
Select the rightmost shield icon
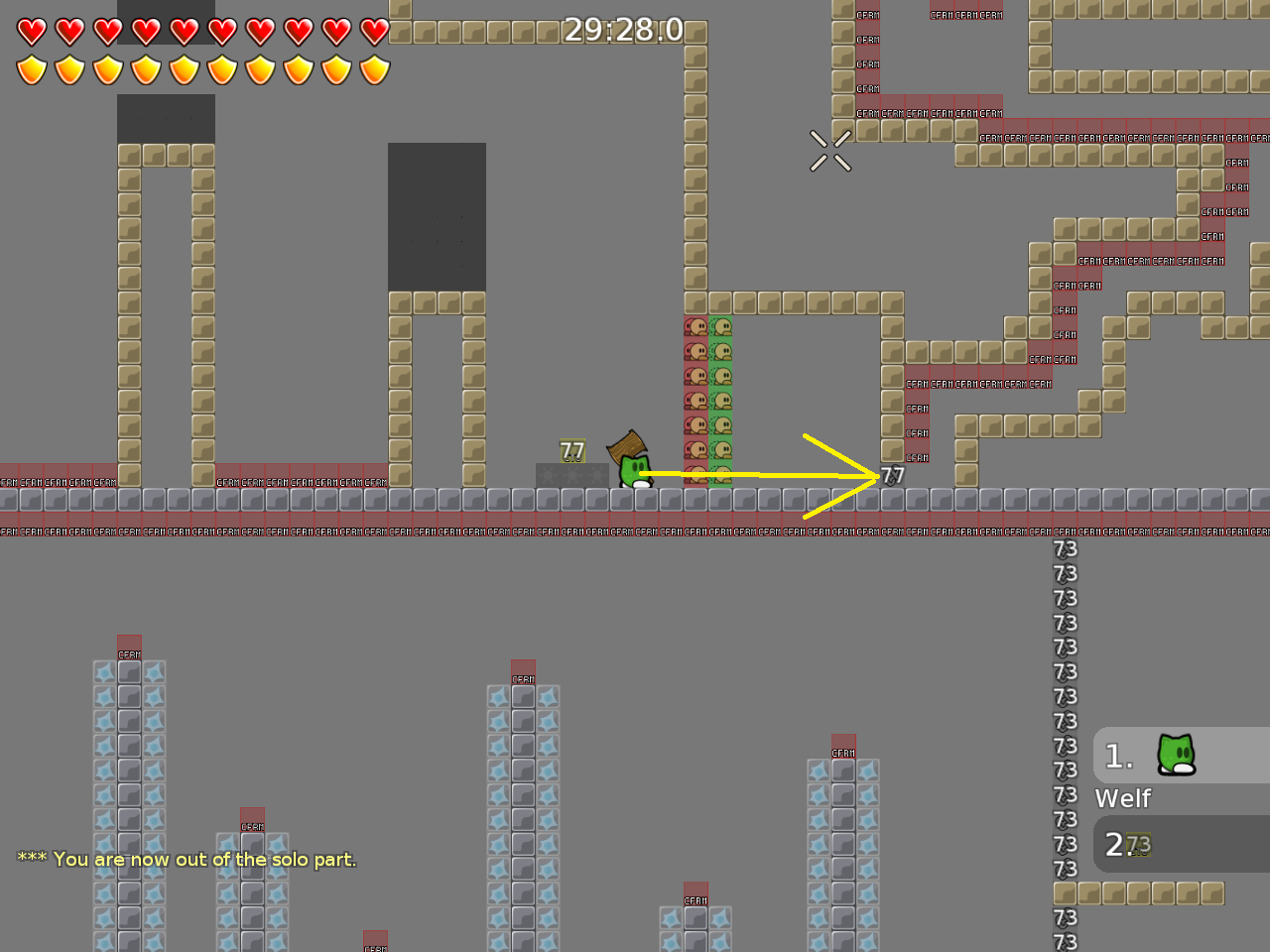click(375, 70)
